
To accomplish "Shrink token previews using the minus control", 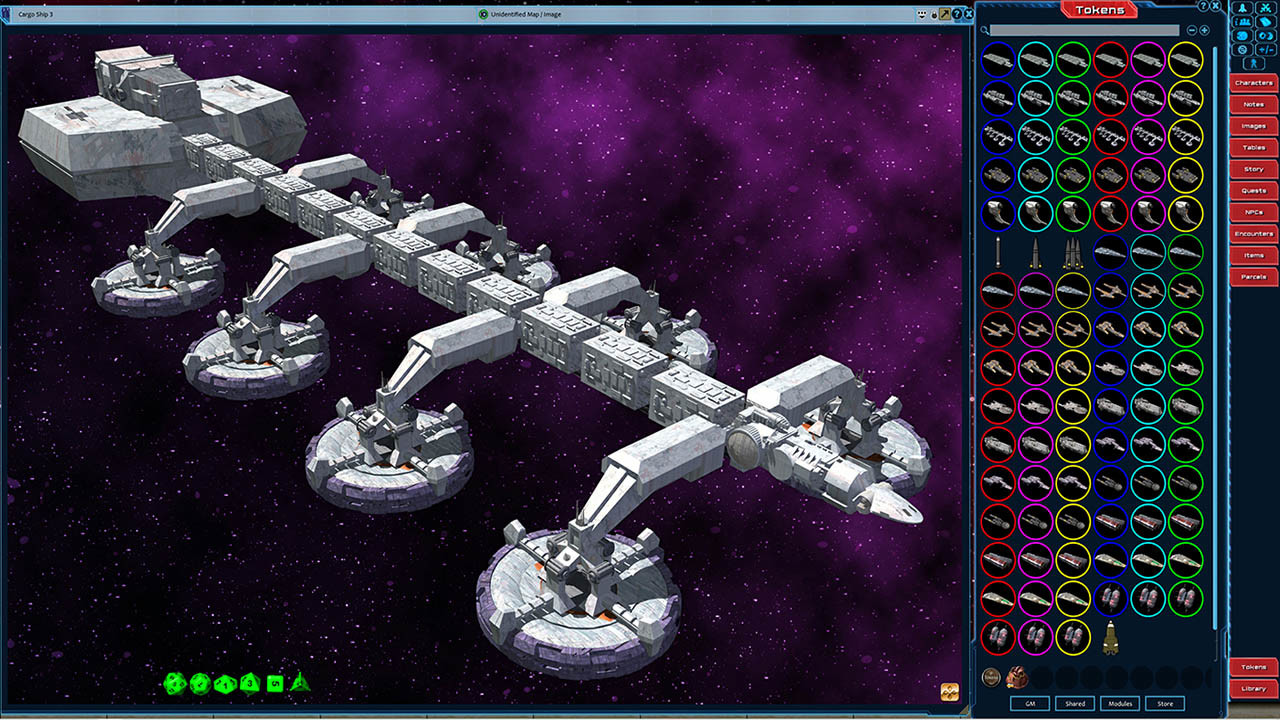I will coord(1192,30).
